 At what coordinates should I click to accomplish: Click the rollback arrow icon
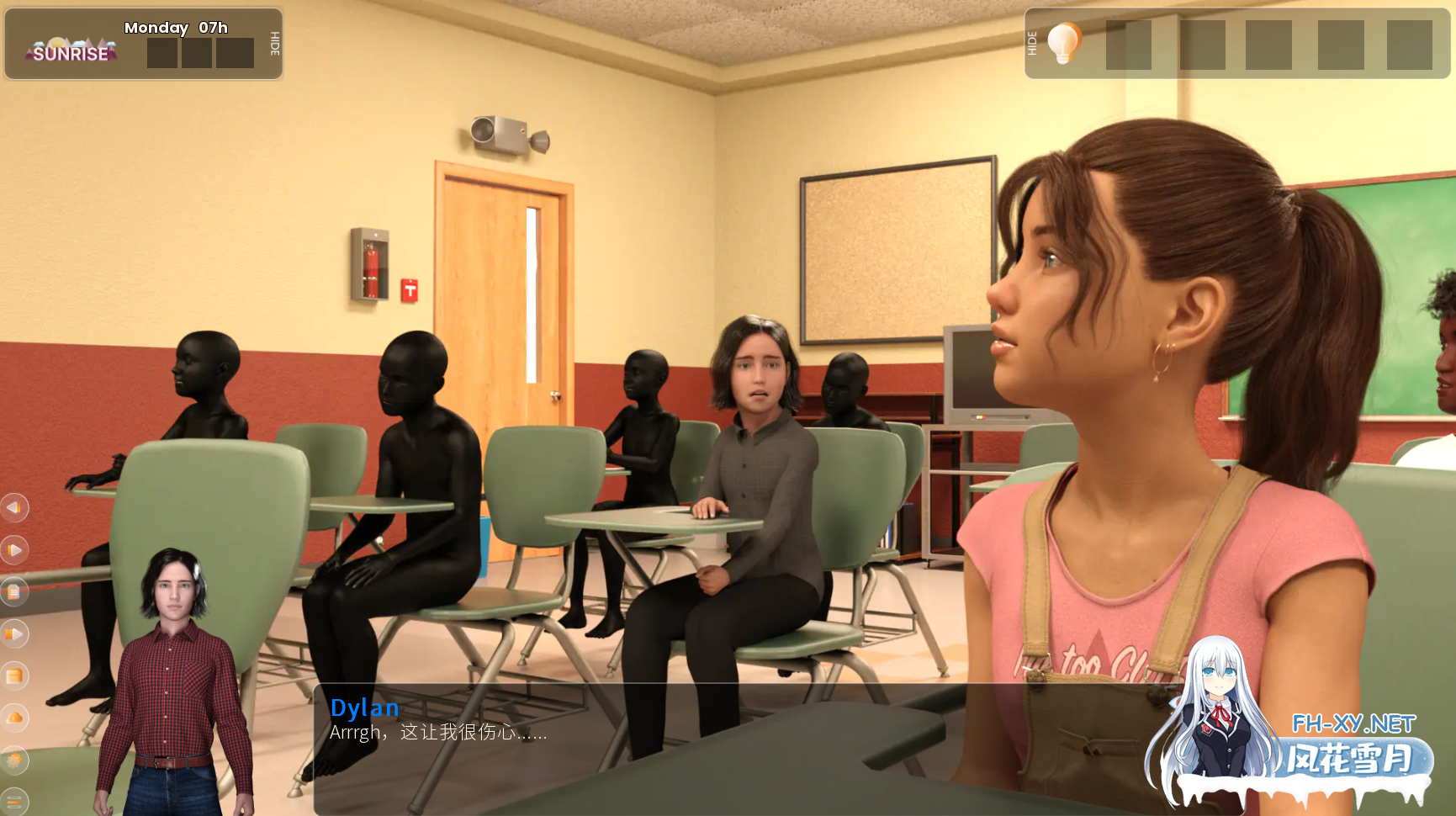point(14,508)
